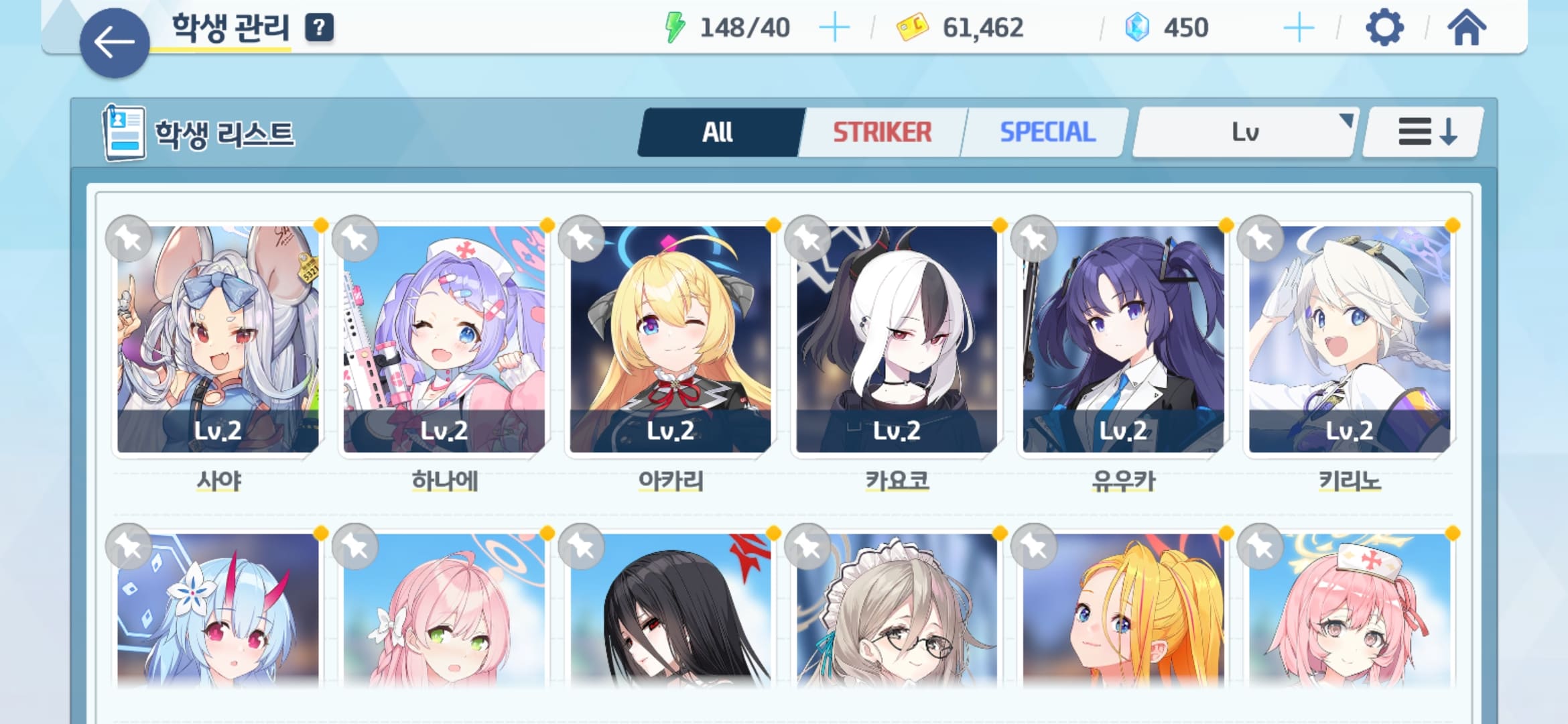
Task: Choose student 카요코 portrait
Action: (x=897, y=339)
